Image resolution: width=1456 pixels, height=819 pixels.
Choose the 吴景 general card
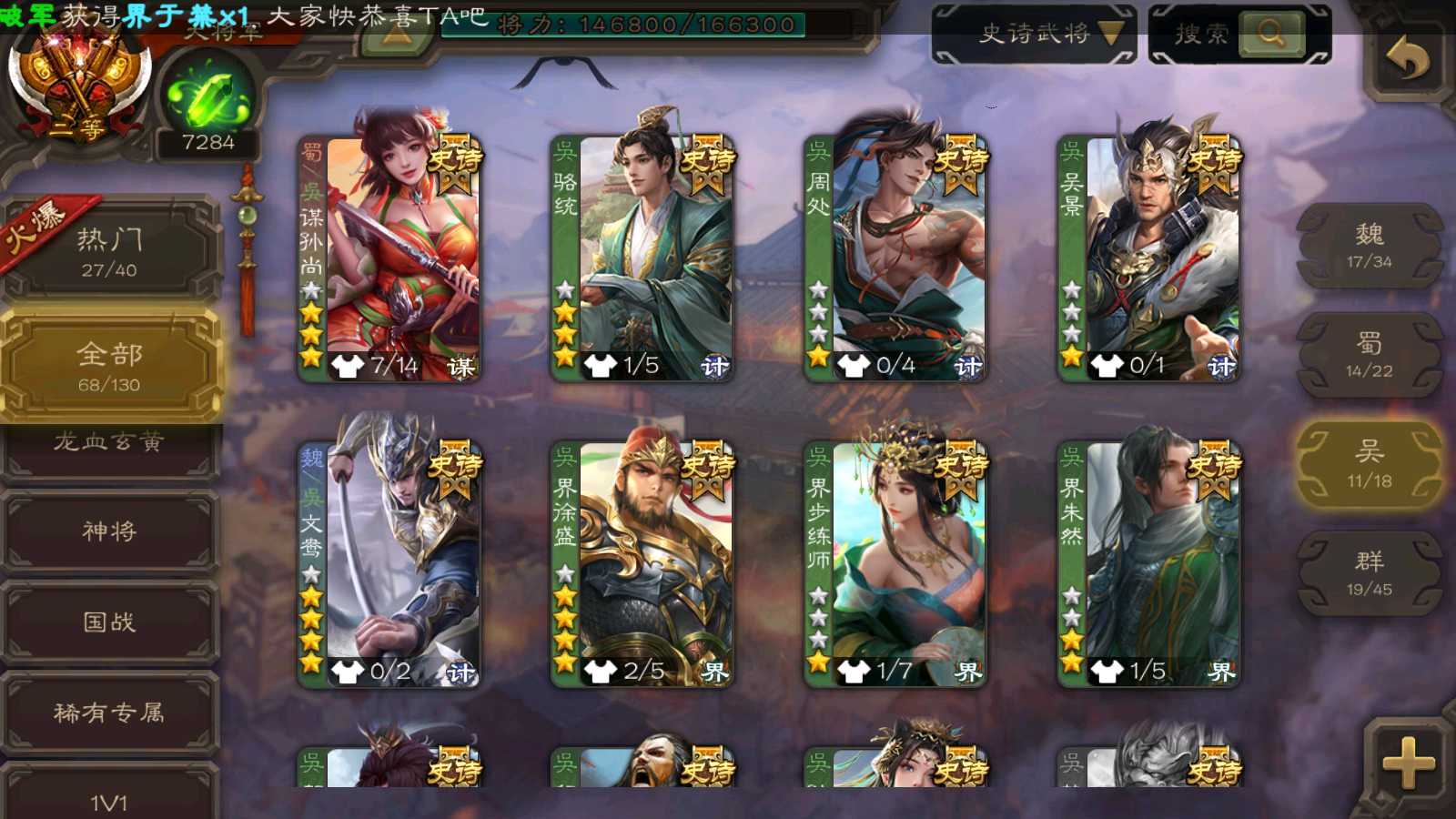tap(1148, 259)
